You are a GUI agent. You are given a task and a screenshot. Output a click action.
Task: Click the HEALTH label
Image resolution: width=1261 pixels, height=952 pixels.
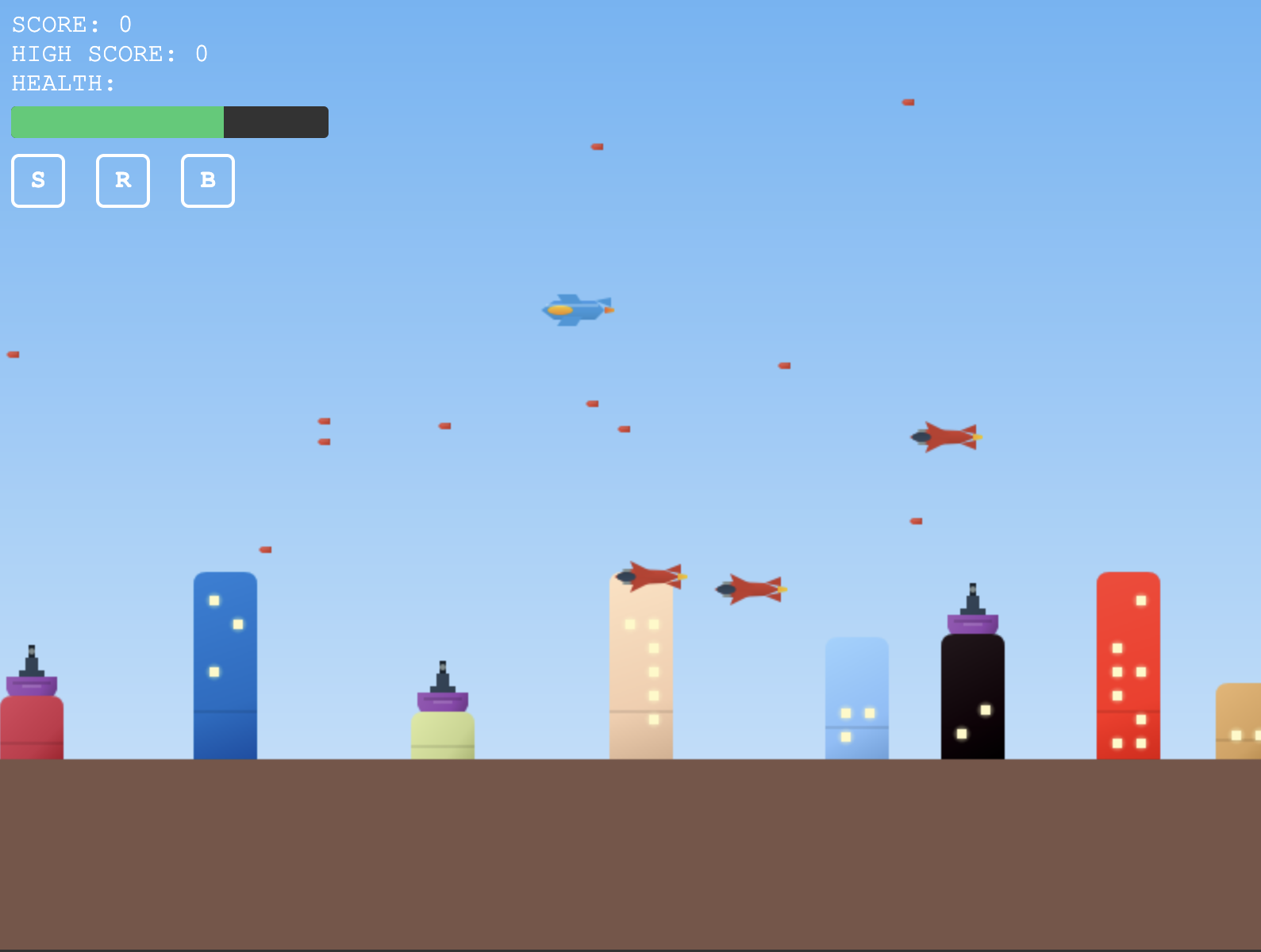[x=61, y=83]
